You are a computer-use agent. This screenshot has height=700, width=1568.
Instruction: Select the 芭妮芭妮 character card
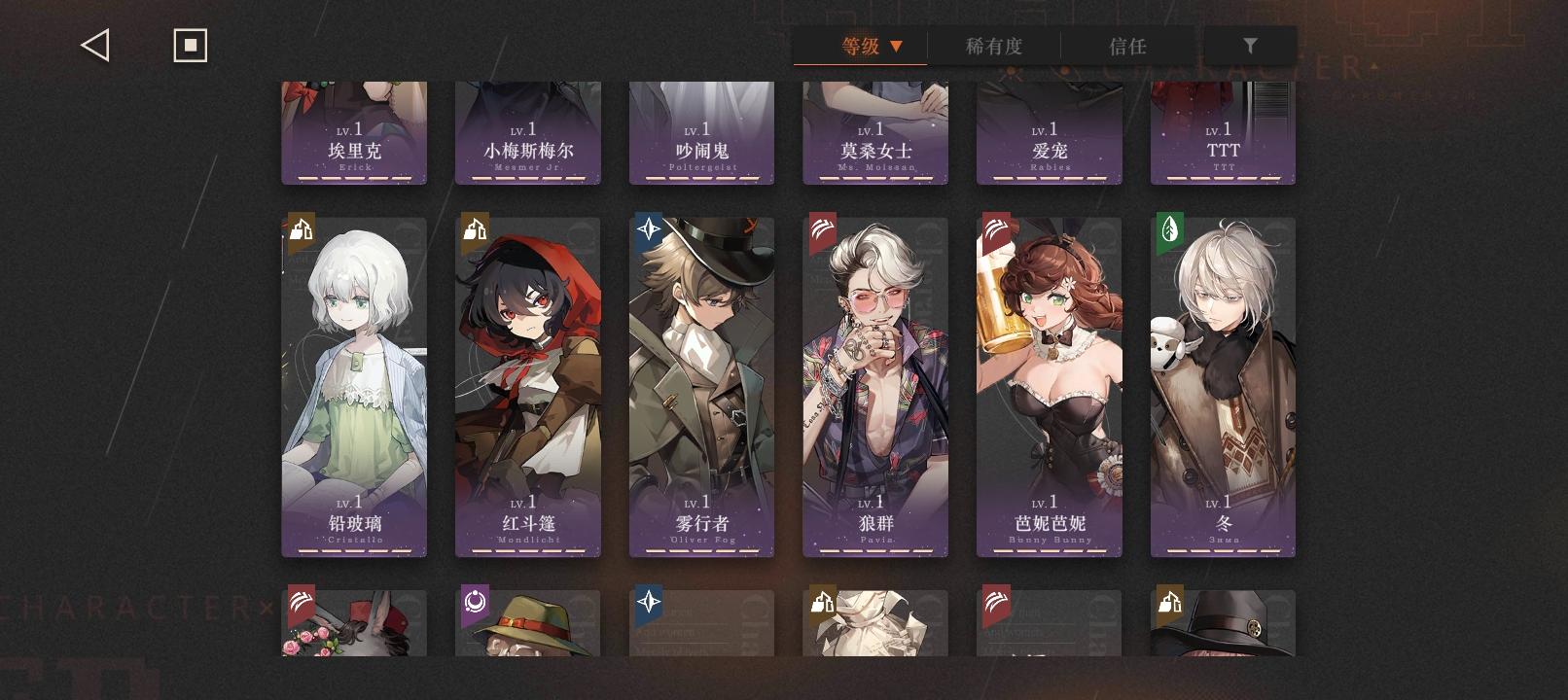1050,384
